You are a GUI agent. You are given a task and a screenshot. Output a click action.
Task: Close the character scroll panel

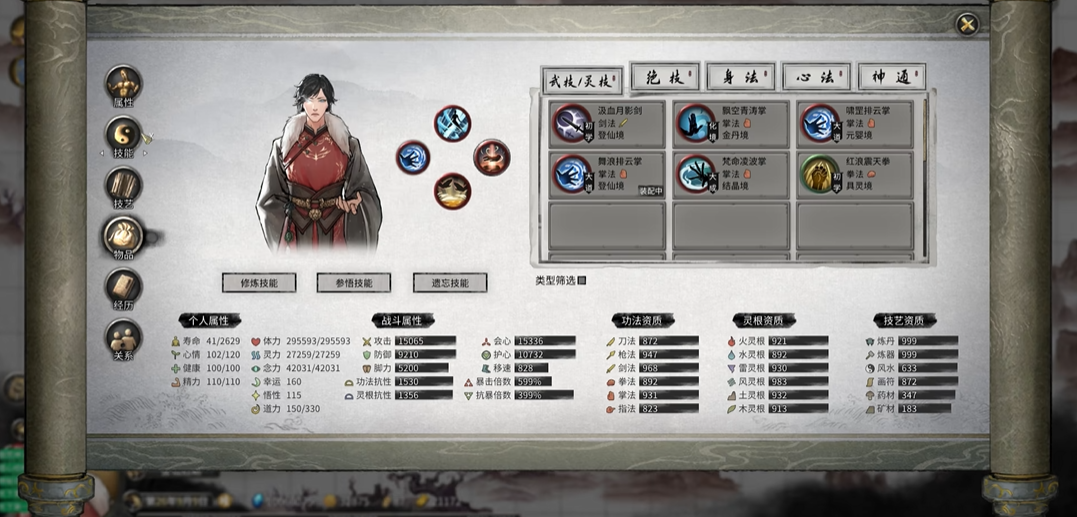point(966,24)
